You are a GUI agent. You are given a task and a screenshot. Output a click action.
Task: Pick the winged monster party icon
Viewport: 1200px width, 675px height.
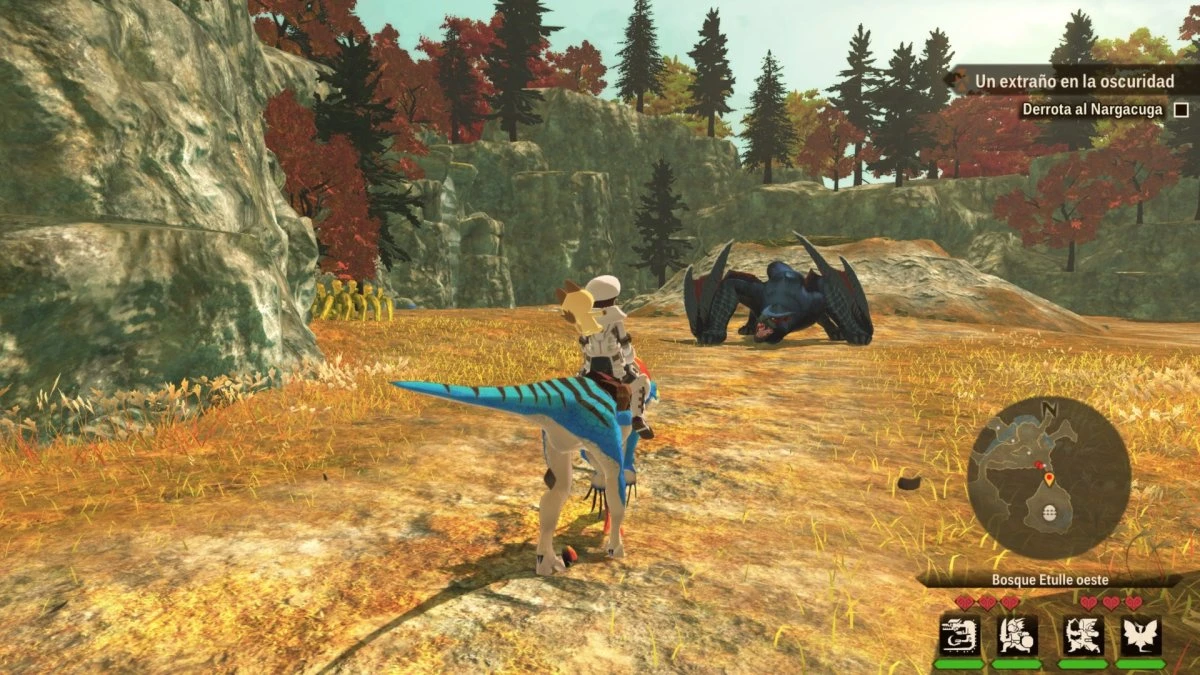coord(1140,635)
